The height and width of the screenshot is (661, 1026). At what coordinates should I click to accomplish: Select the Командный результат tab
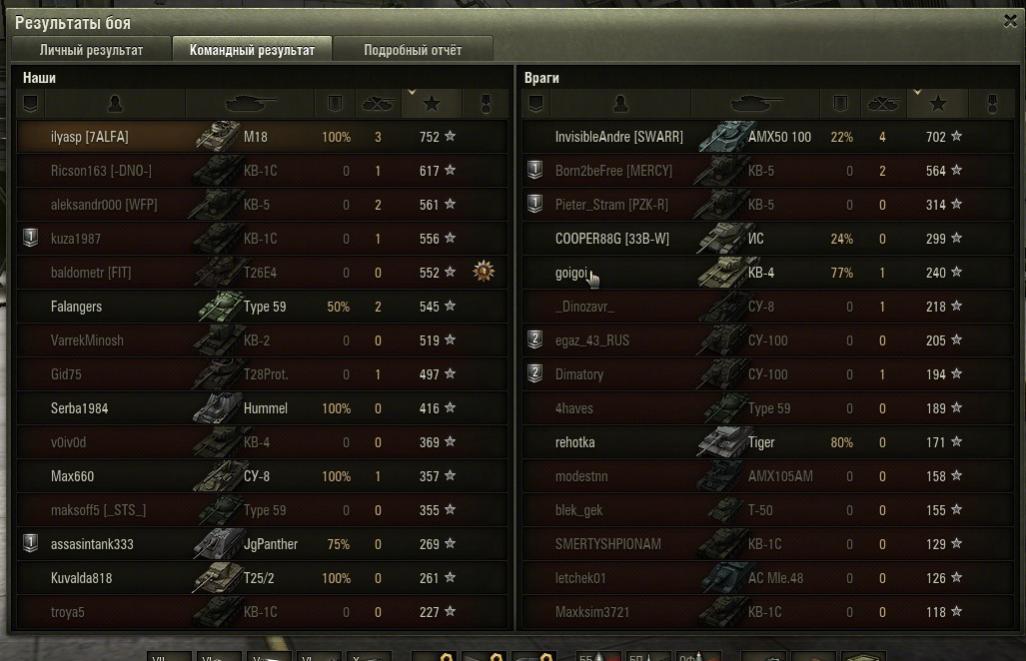[251, 50]
